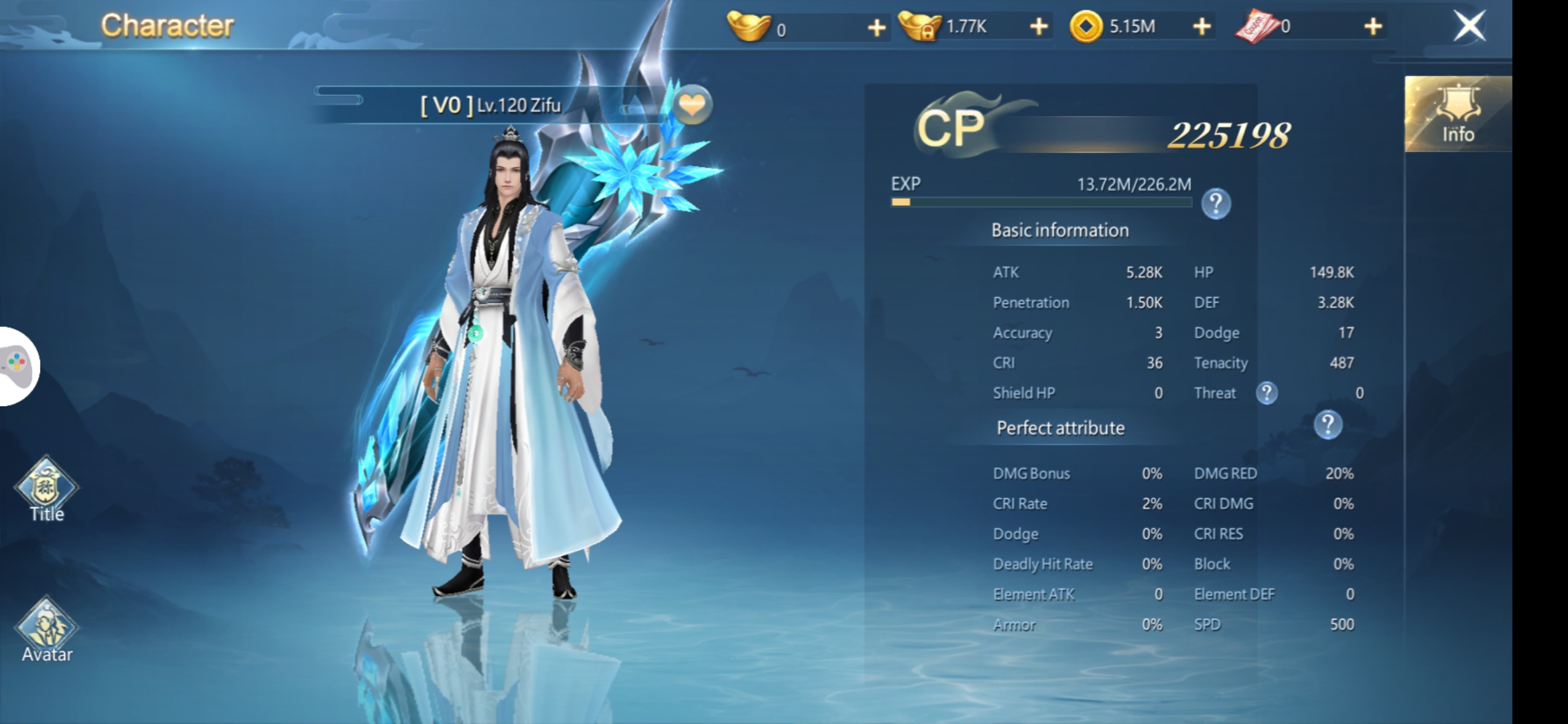This screenshot has width=1568, height=724.
Task: Click the heart icon beside character name
Action: (692, 105)
